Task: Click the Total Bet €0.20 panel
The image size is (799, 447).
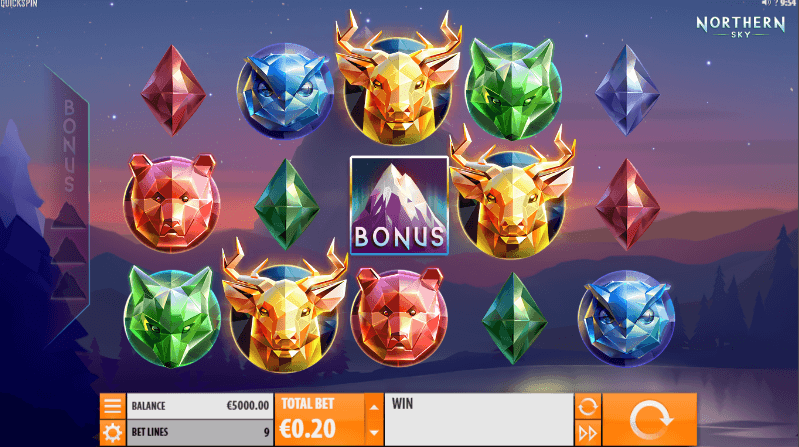Action: [x=319, y=420]
